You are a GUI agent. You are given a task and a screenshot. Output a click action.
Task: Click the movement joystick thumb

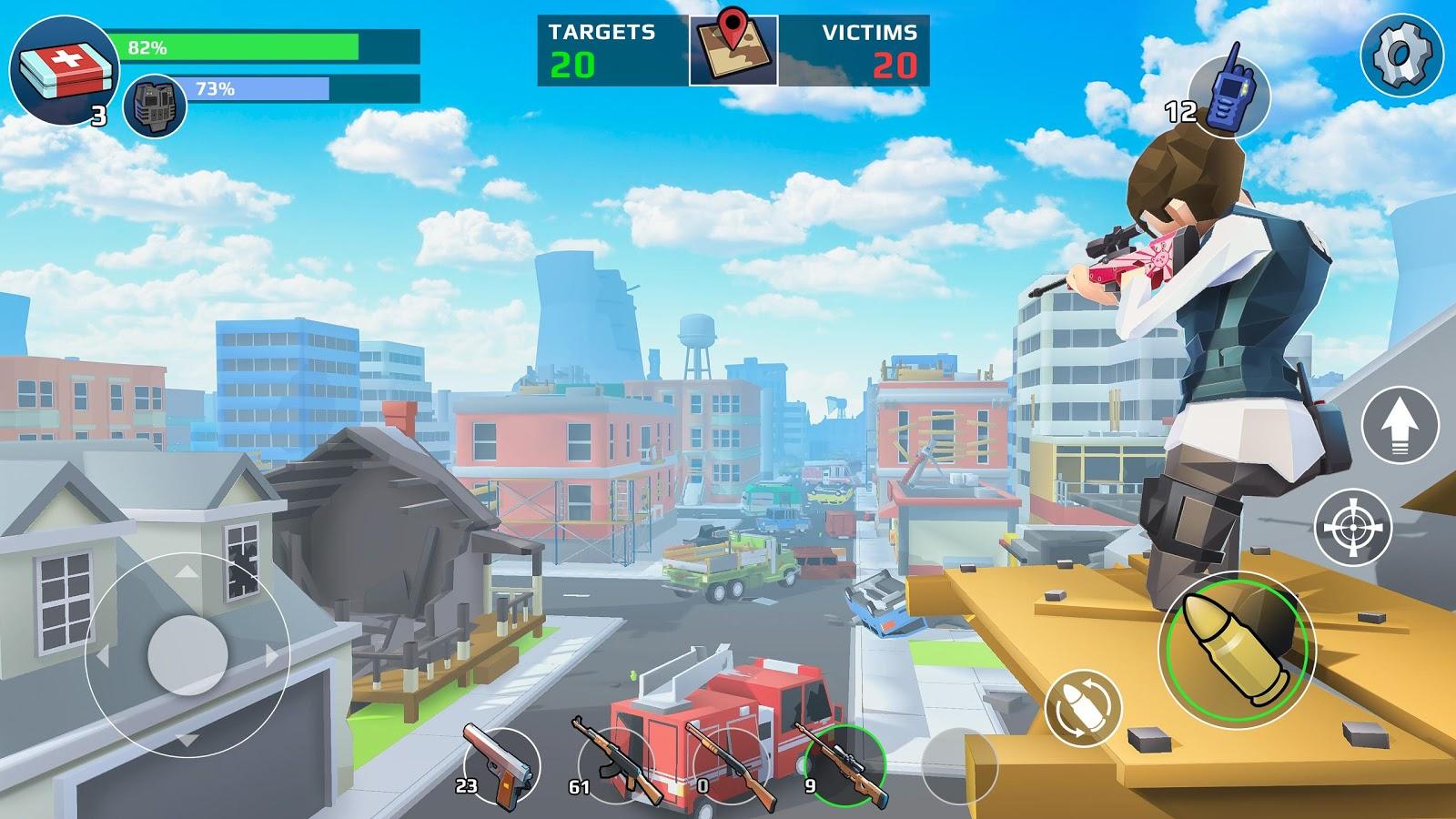coord(187,653)
